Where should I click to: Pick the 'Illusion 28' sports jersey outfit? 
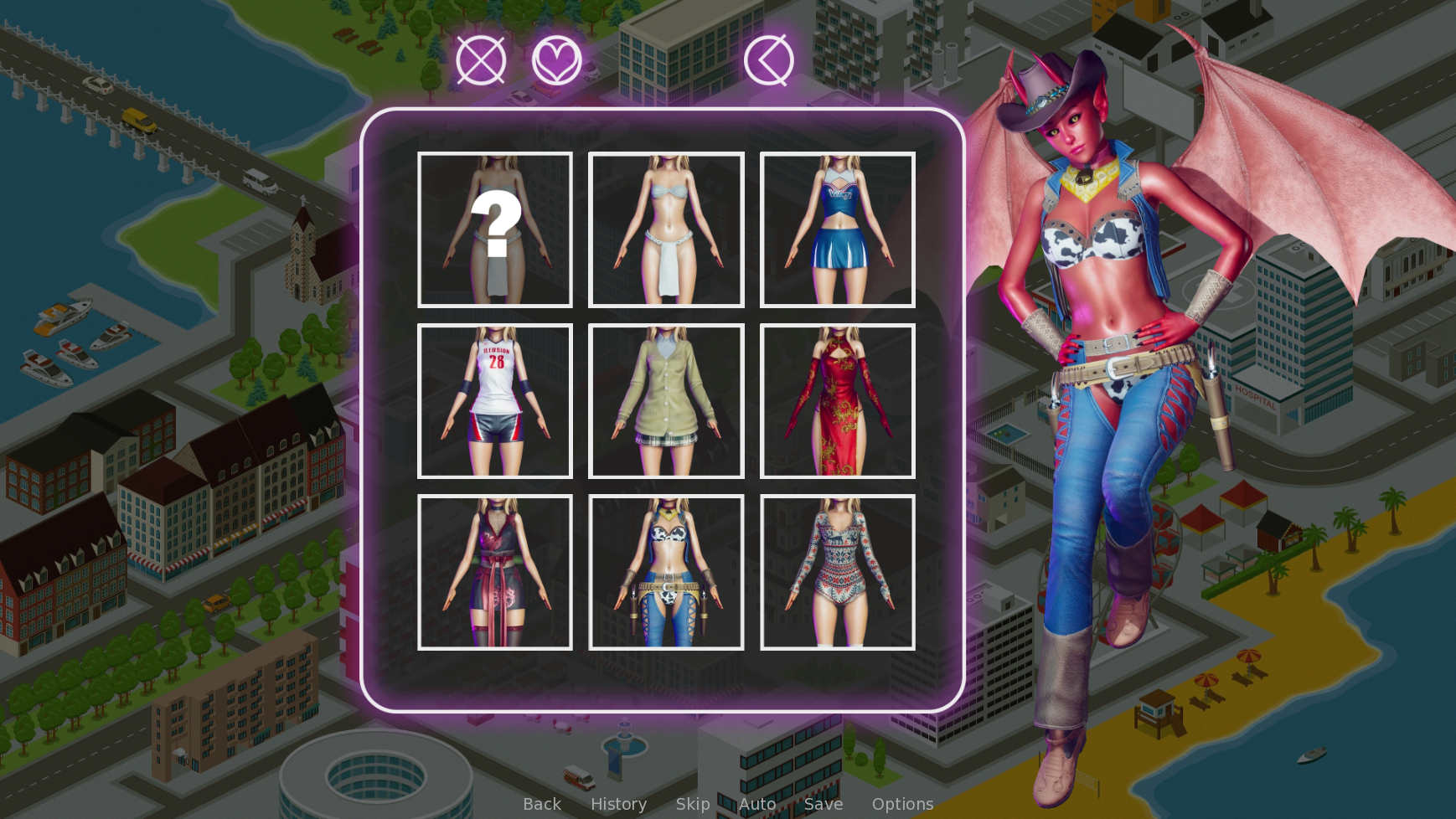495,401
